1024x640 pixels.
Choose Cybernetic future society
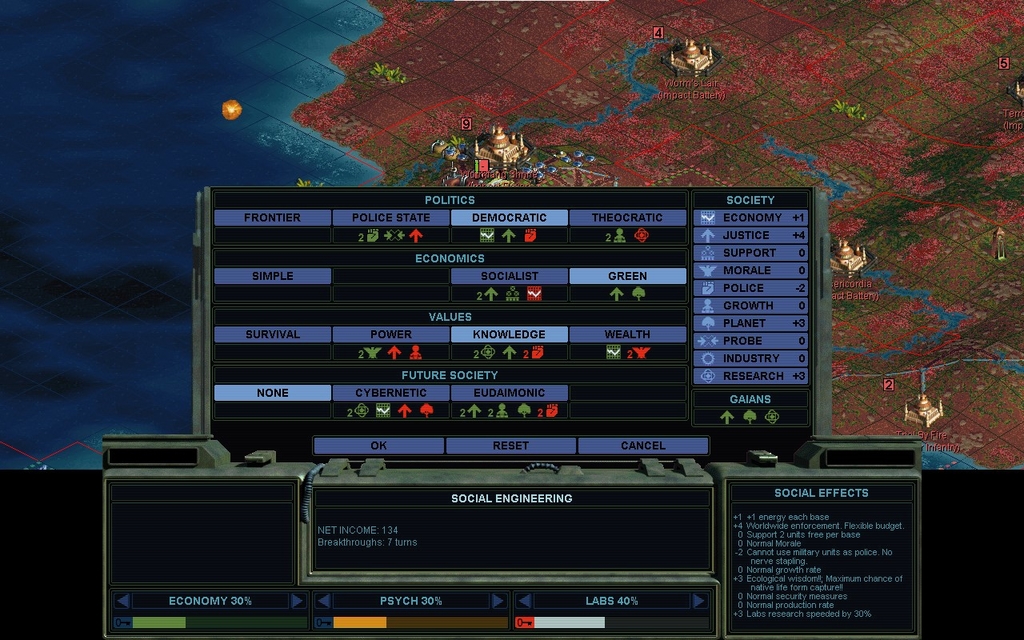pyautogui.click(x=390, y=393)
